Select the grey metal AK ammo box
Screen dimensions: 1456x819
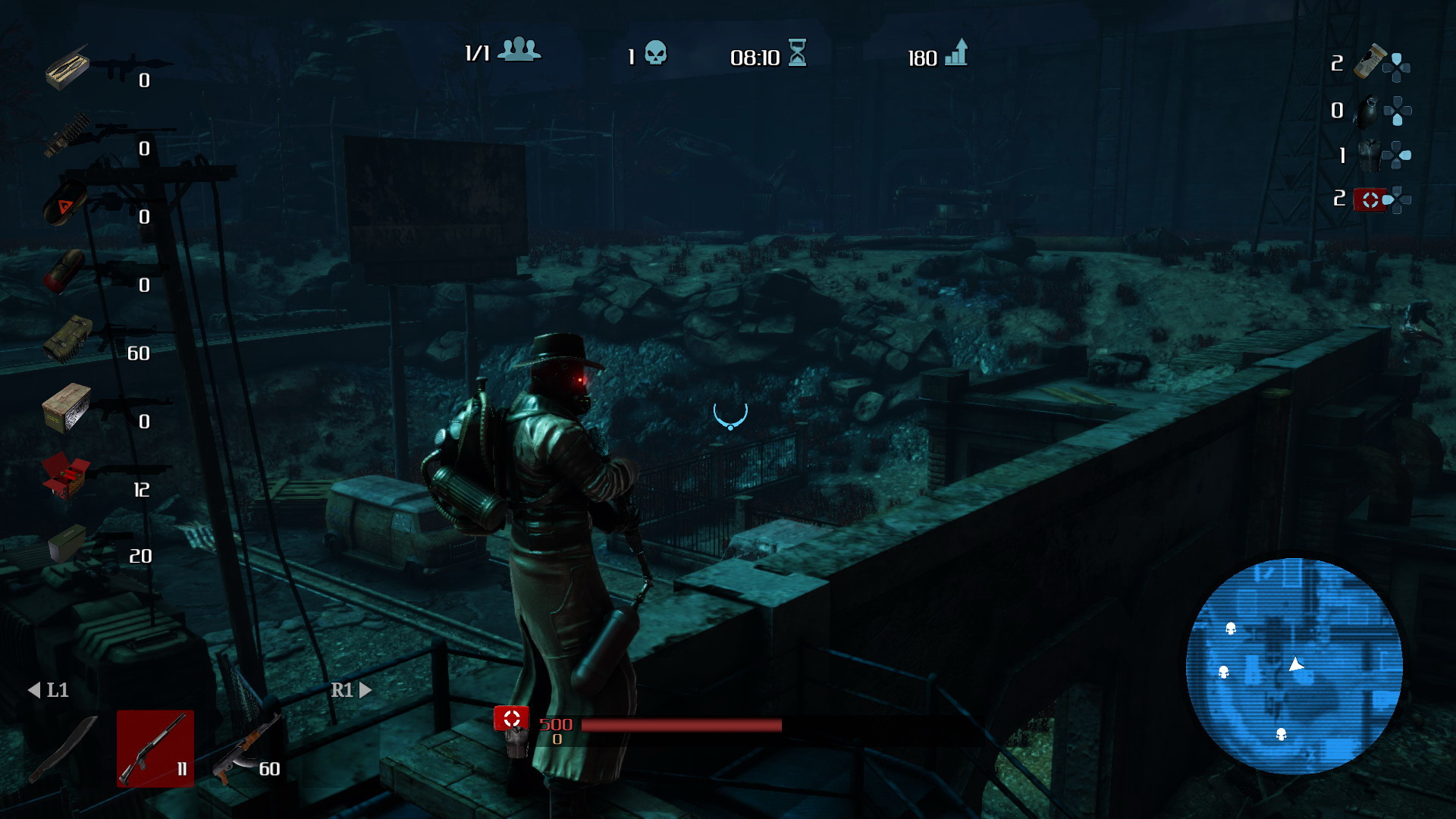tap(67, 406)
